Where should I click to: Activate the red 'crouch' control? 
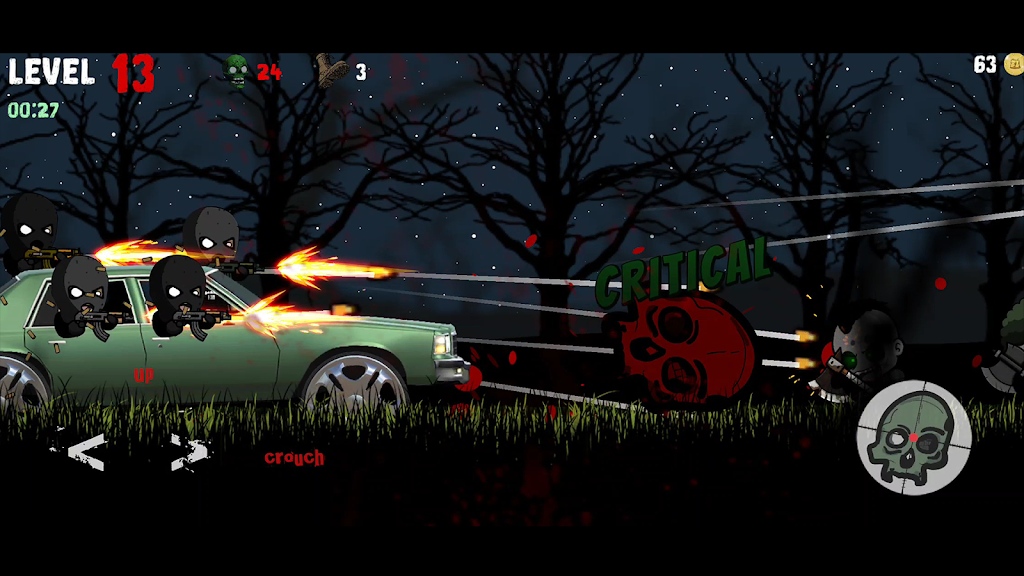pos(294,458)
